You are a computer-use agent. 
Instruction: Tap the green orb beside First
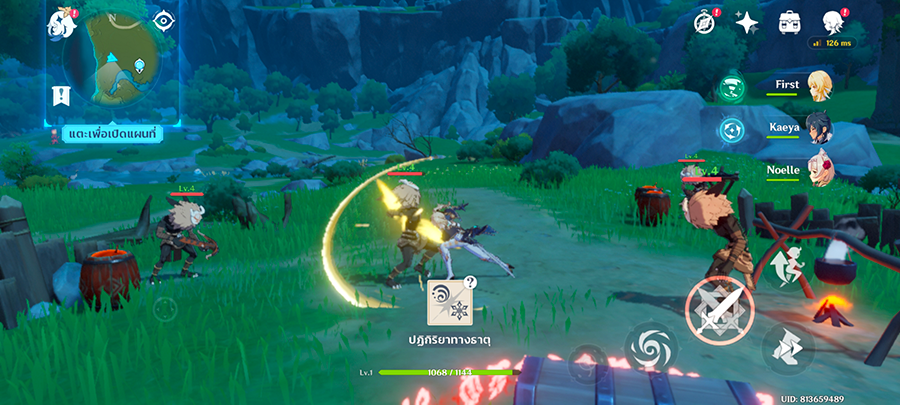(x=731, y=87)
